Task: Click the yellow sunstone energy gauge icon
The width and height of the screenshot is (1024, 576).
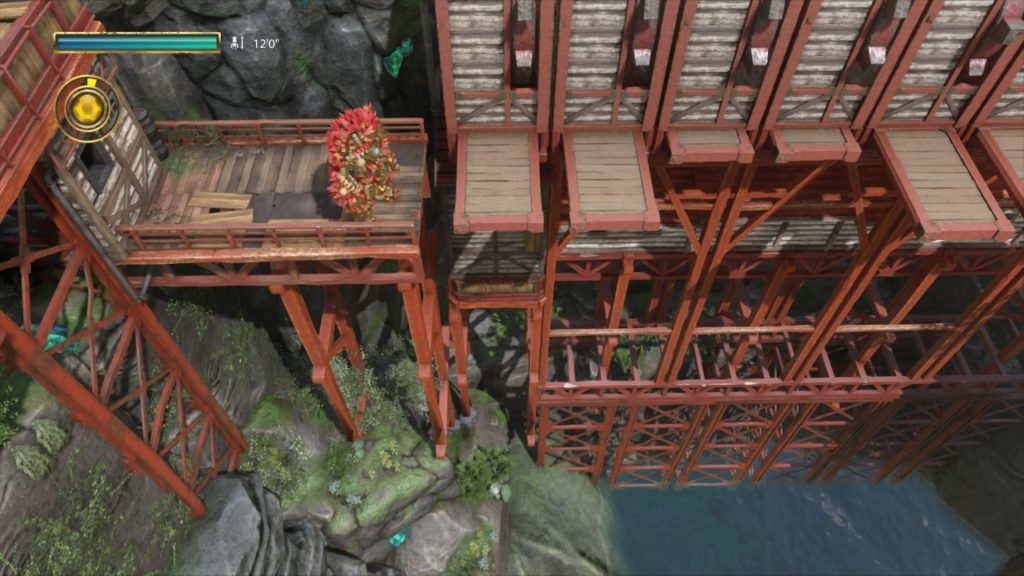Action: (86, 108)
